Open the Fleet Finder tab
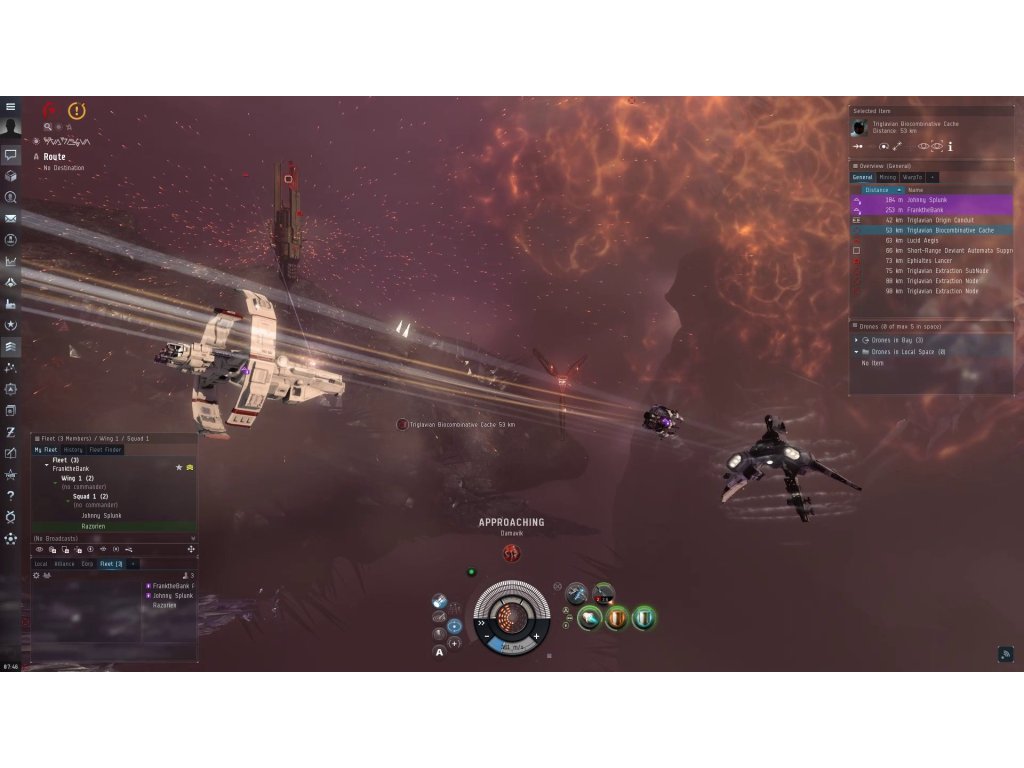 click(x=105, y=450)
